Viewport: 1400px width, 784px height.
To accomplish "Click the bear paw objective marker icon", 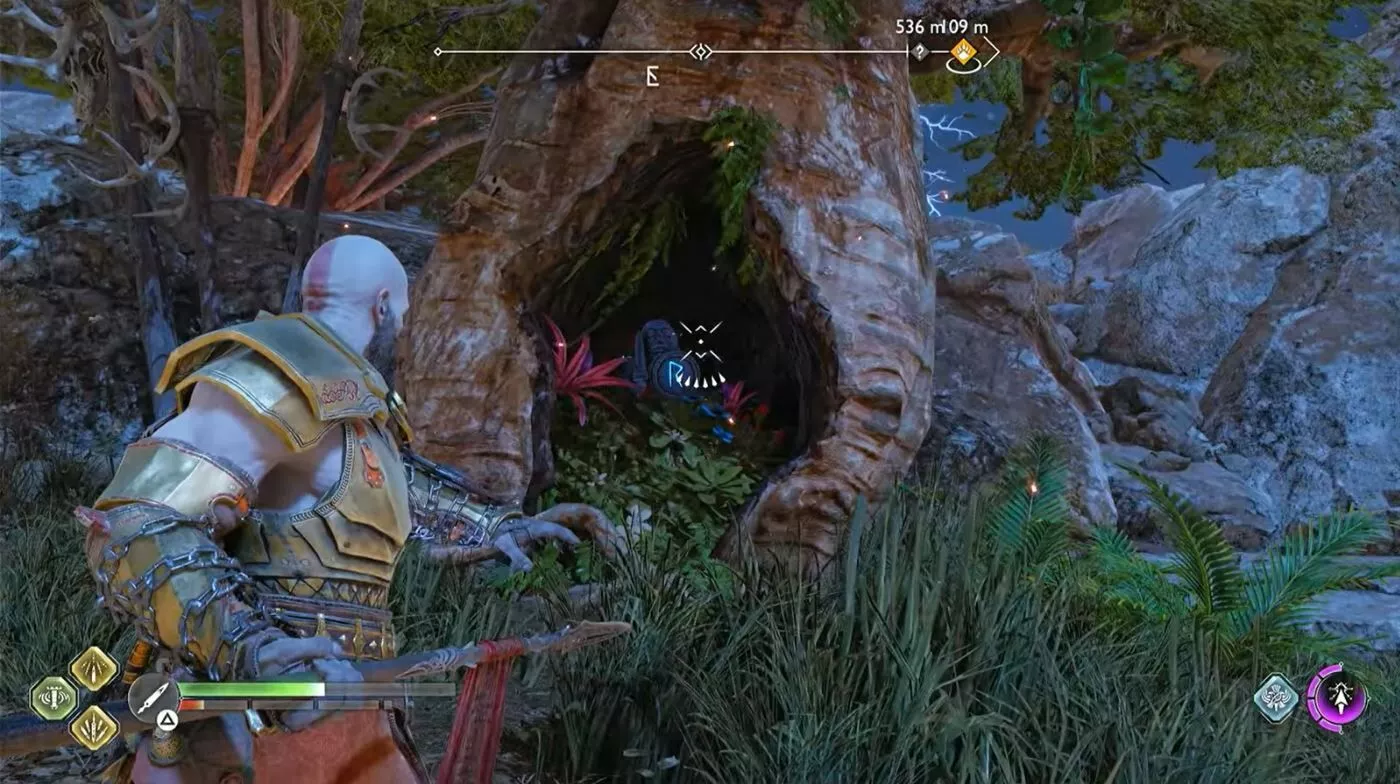I will (964, 51).
